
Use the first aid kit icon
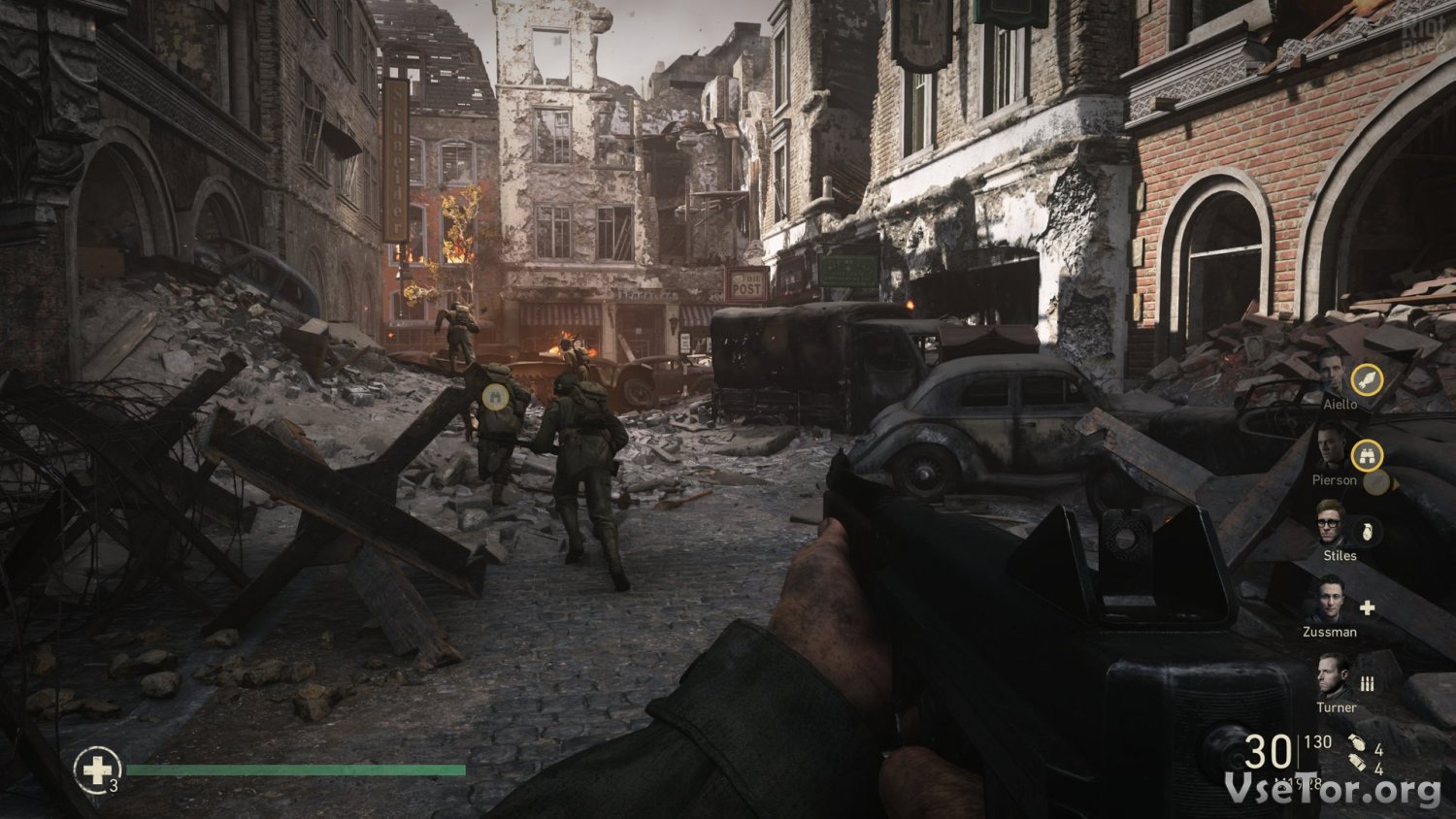tap(97, 769)
